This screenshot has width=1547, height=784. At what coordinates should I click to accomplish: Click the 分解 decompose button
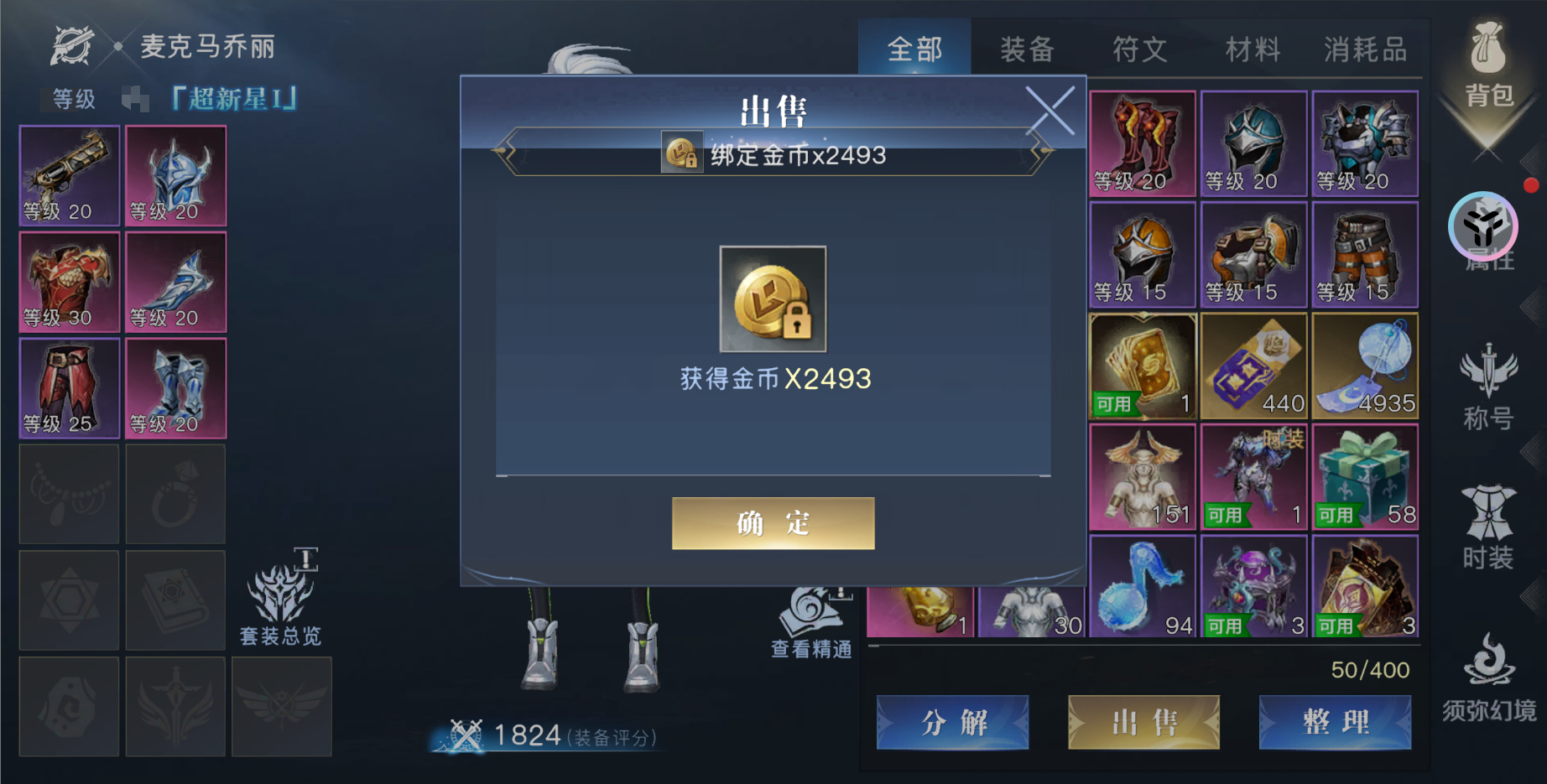(953, 723)
